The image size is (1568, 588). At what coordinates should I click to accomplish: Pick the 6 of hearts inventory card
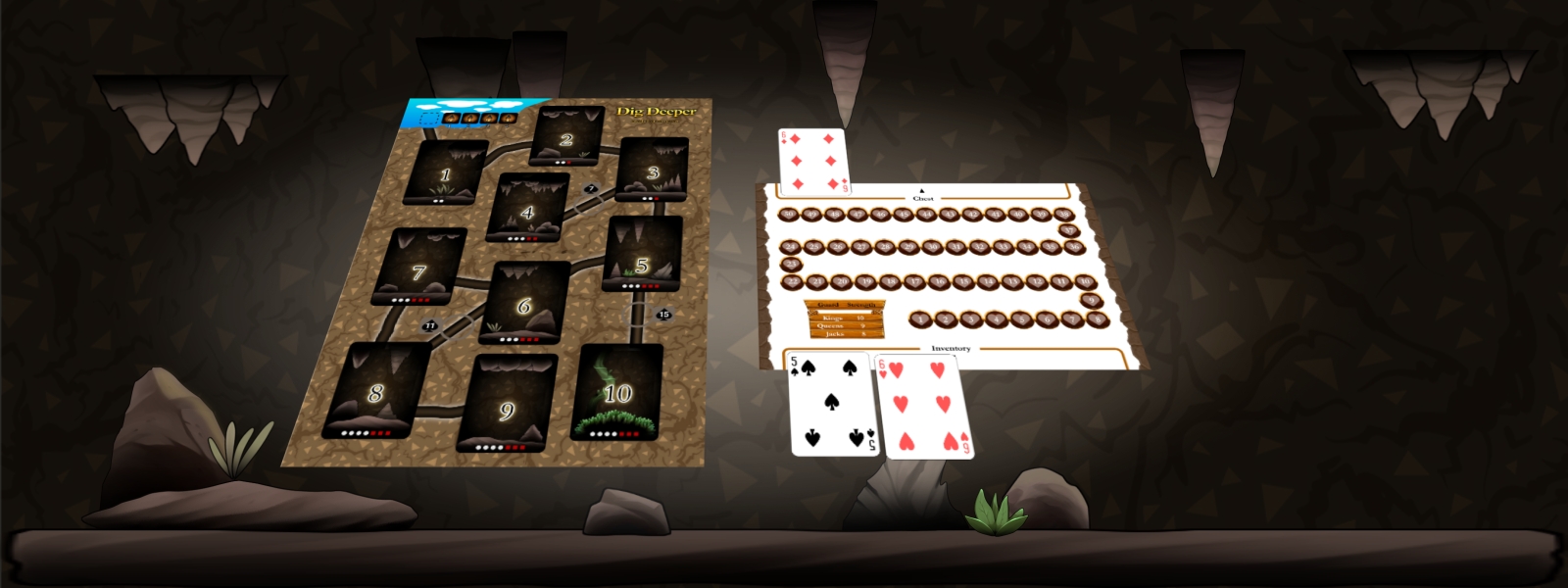click(x=924, y=406)
